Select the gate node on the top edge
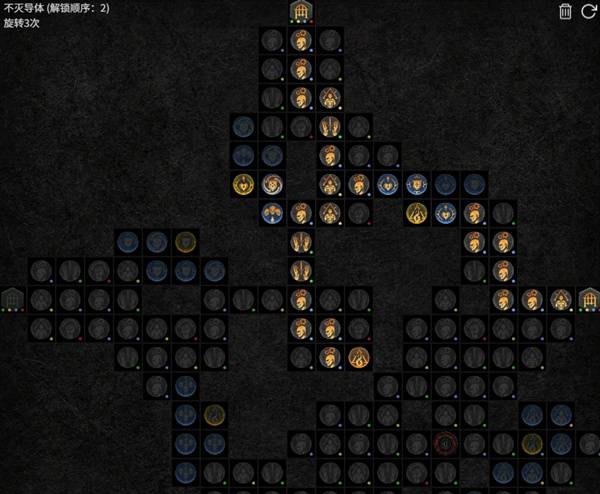The width and height of the screenshot is (600, 494). (x=301, y=11)
